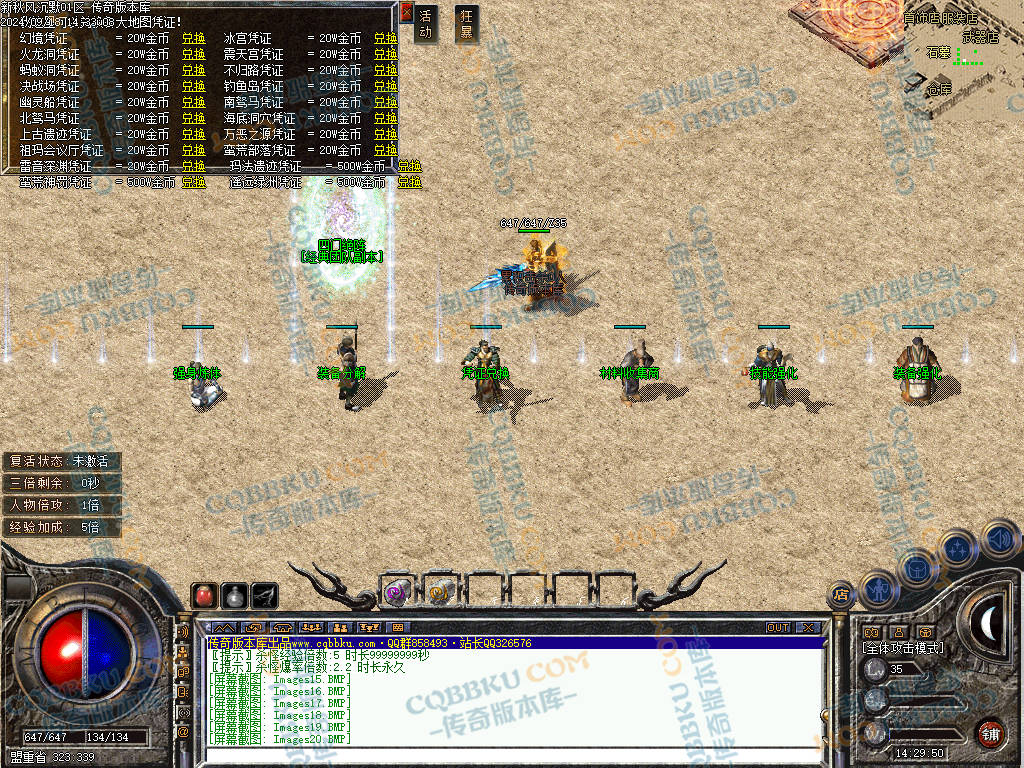The width and height of the screenshot is (1024, 768).
Task: Use the purple swirl scroll in belt
Action: pyautogui.click(x=397, y=592)
